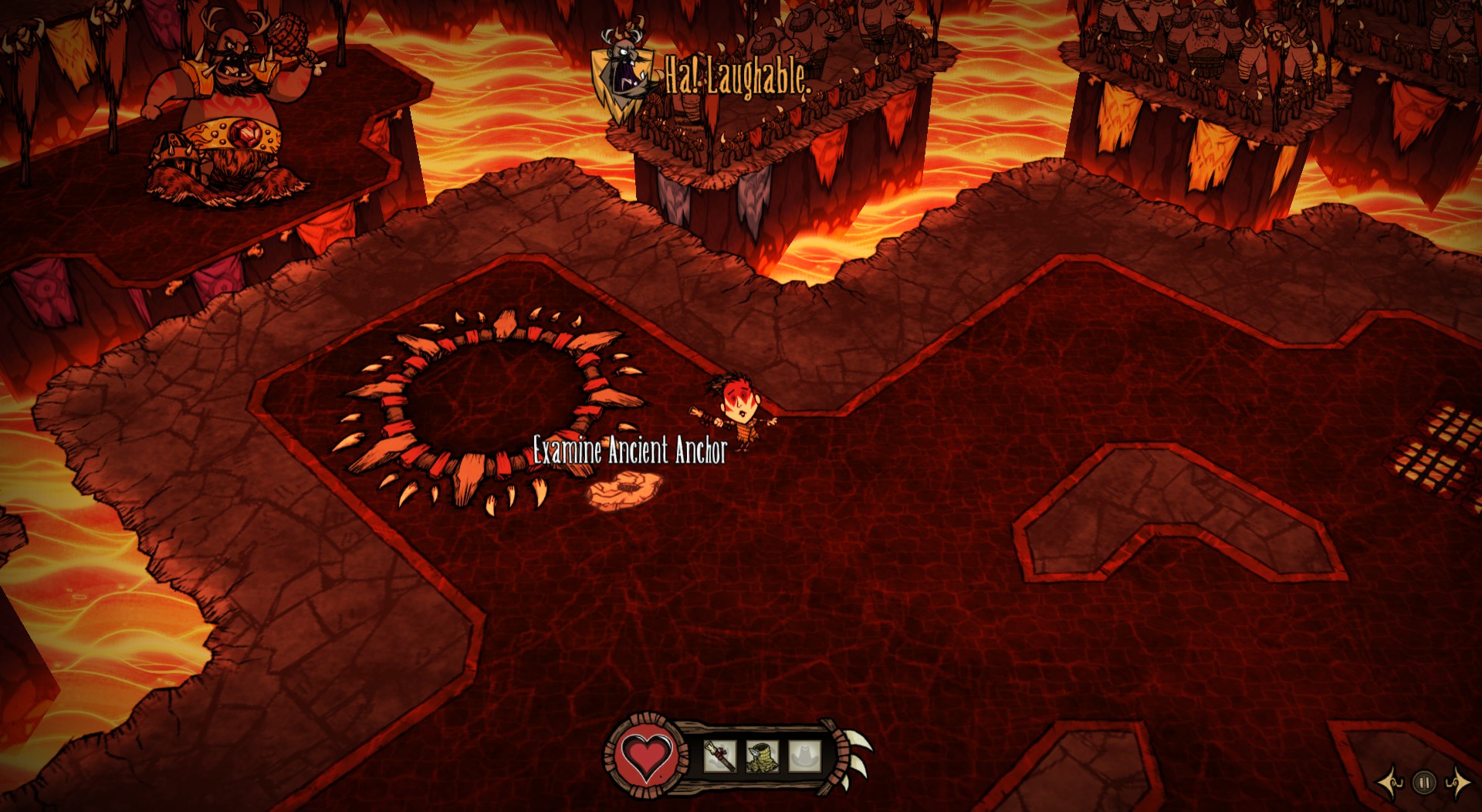1482x812 pixels.
Task: Choose the empty hat equipment slot
Action: point(804,756)
